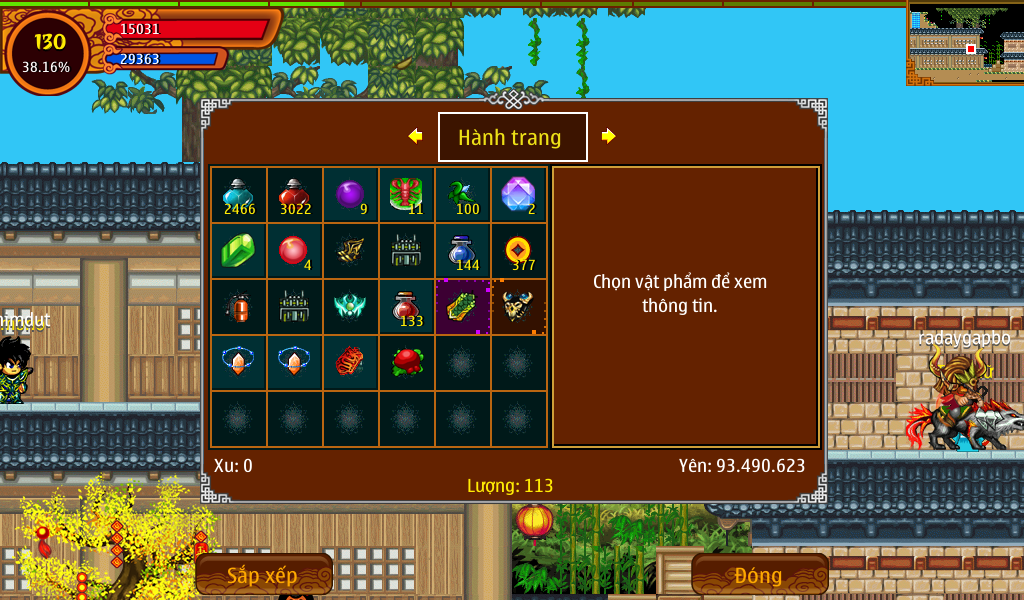Viewport: 1024px width, 600px height.
Task: Open the minimap
Action: tap(965, 43)
